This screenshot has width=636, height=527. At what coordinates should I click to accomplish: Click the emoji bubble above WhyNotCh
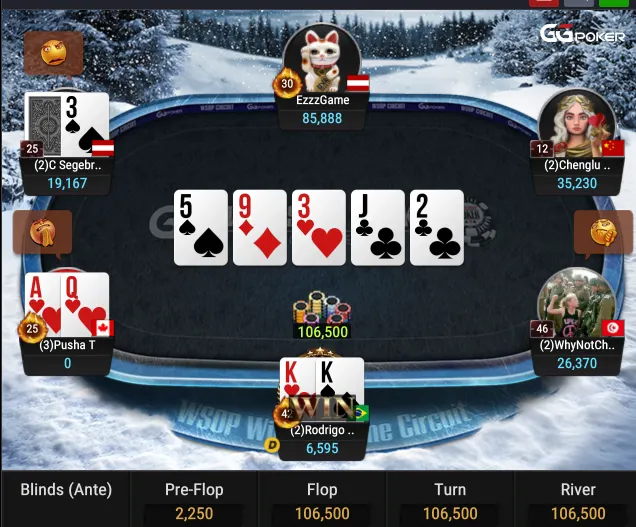pyautogui.click(x=603, y=233)
